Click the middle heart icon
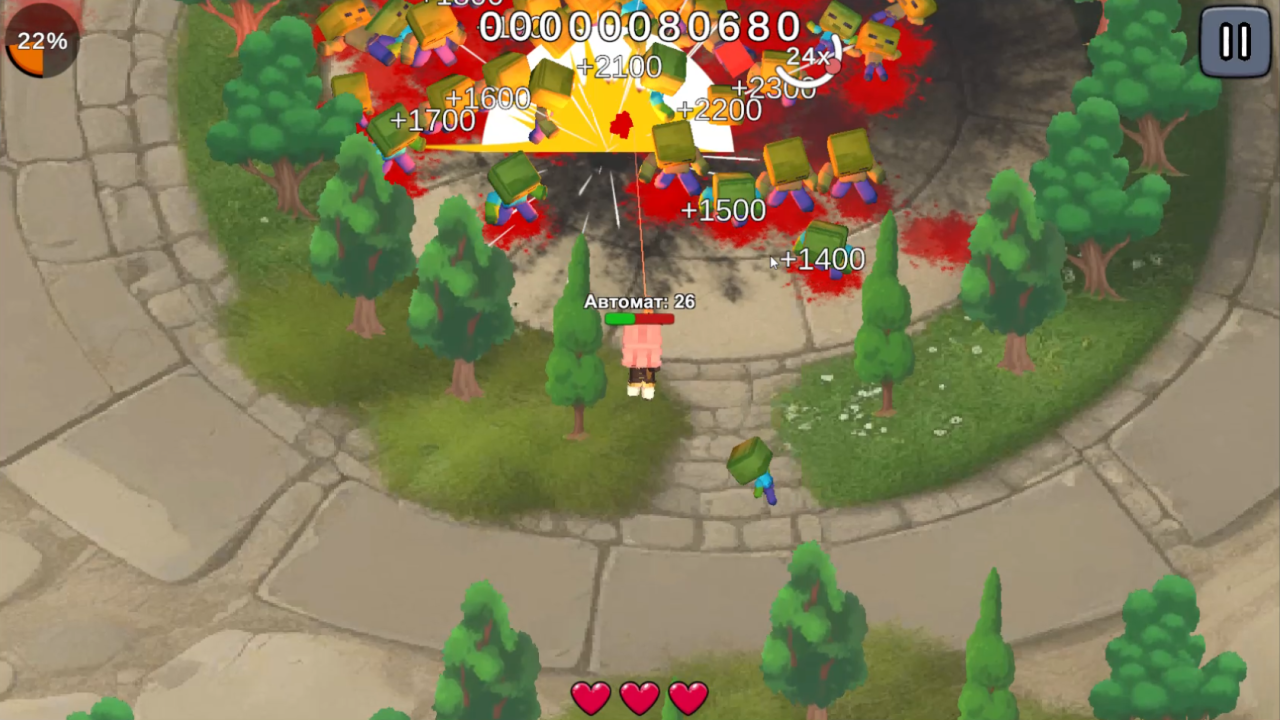 [639, 697]
